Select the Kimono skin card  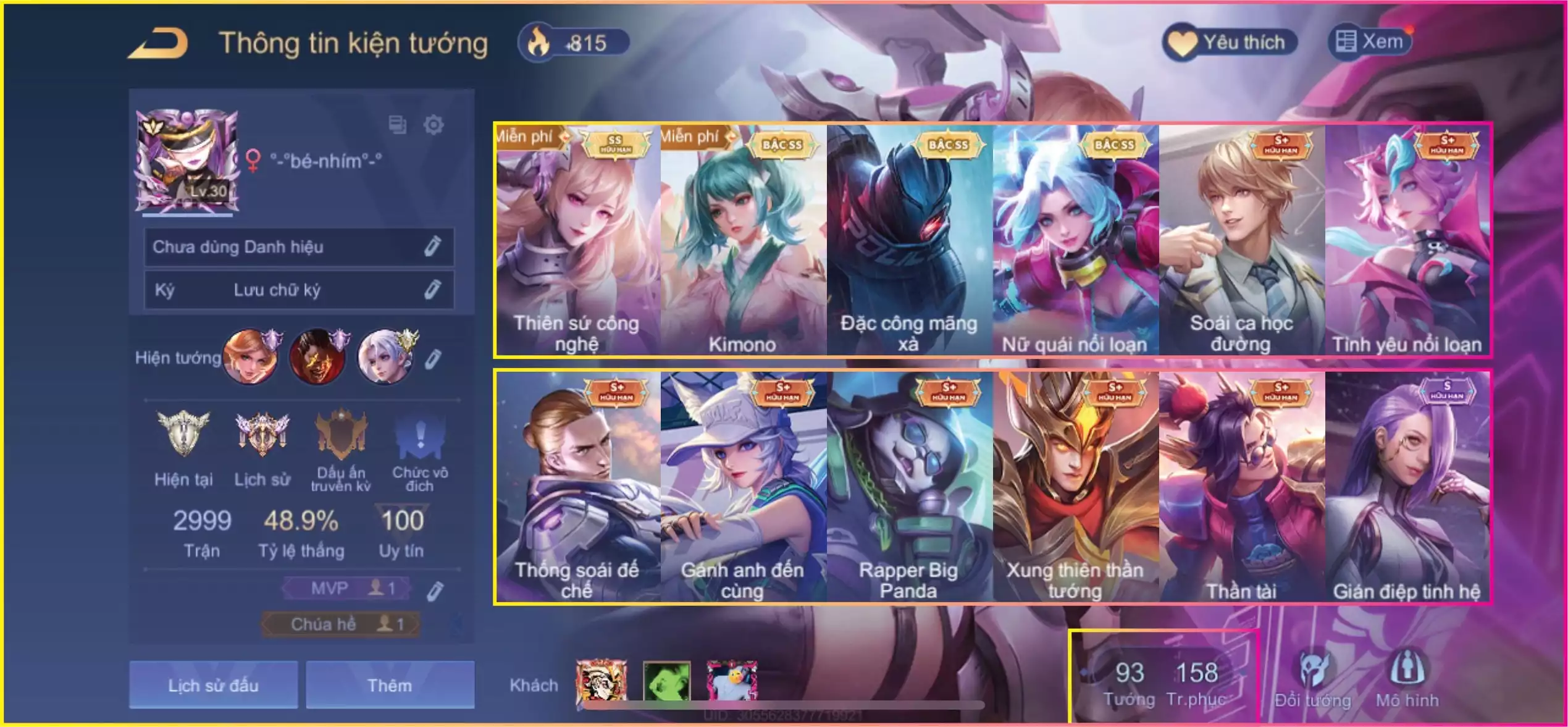pos(743,240)
